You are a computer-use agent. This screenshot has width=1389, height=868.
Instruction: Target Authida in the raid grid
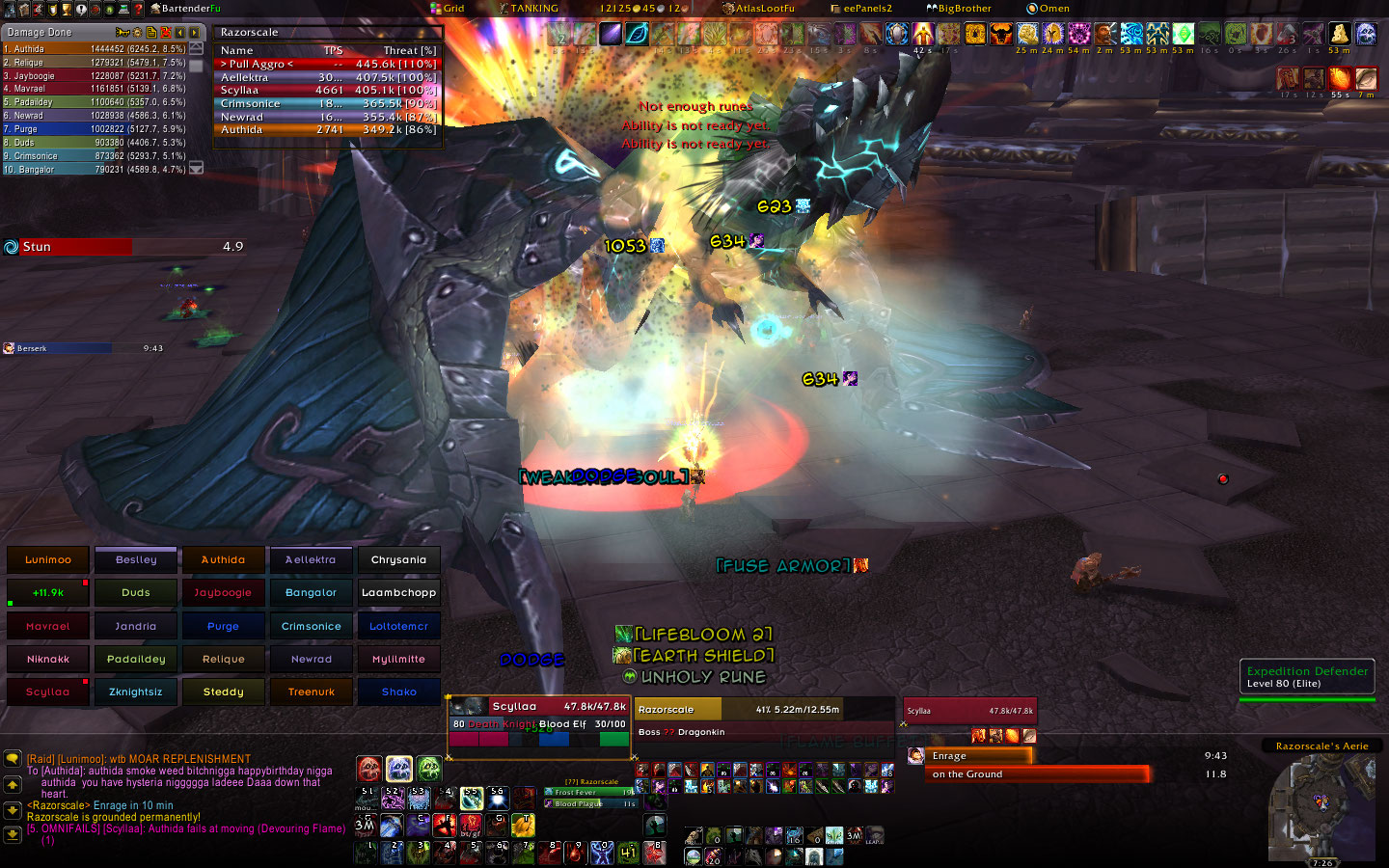223,559
